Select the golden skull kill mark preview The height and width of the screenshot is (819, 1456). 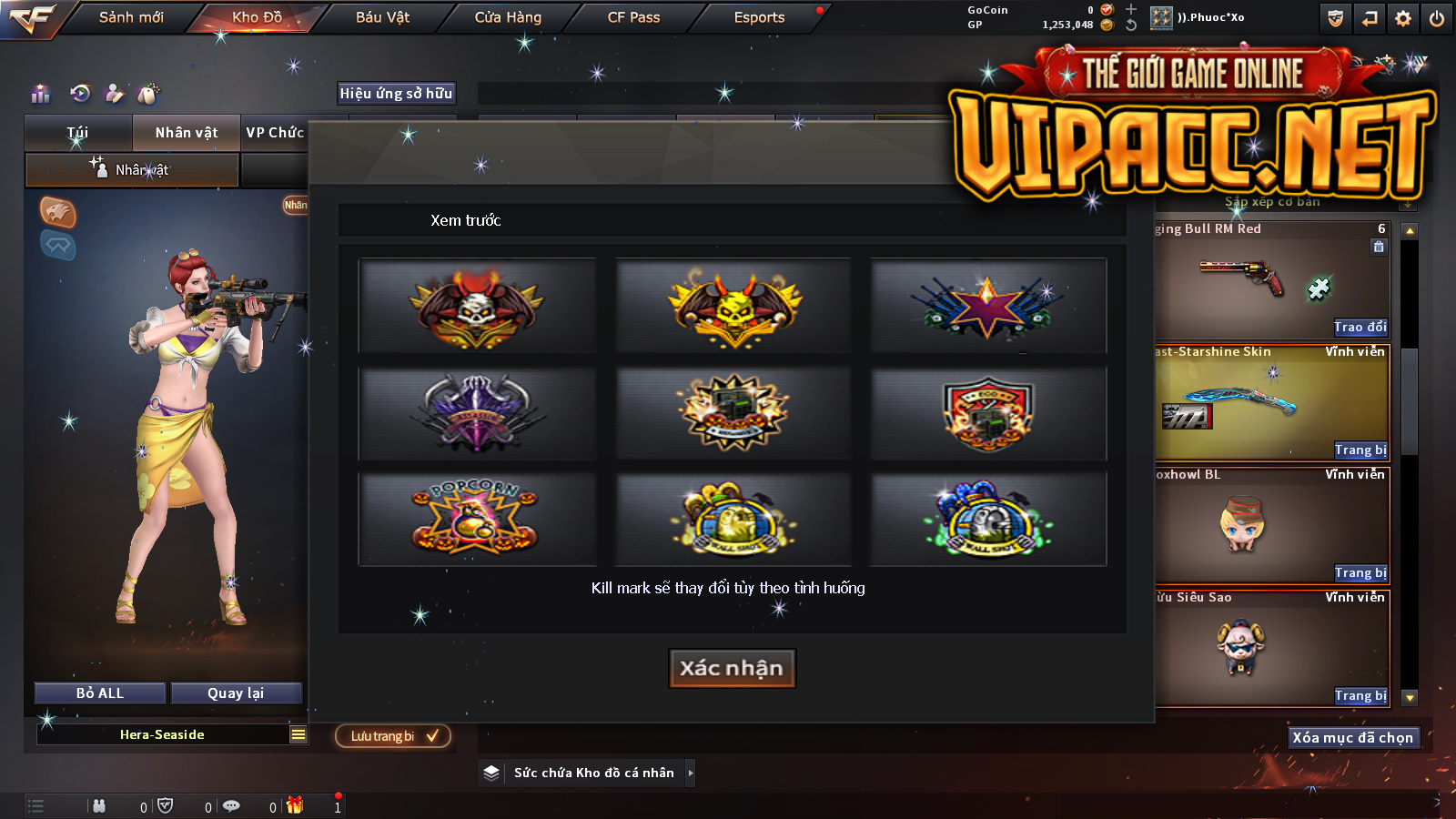733,306
